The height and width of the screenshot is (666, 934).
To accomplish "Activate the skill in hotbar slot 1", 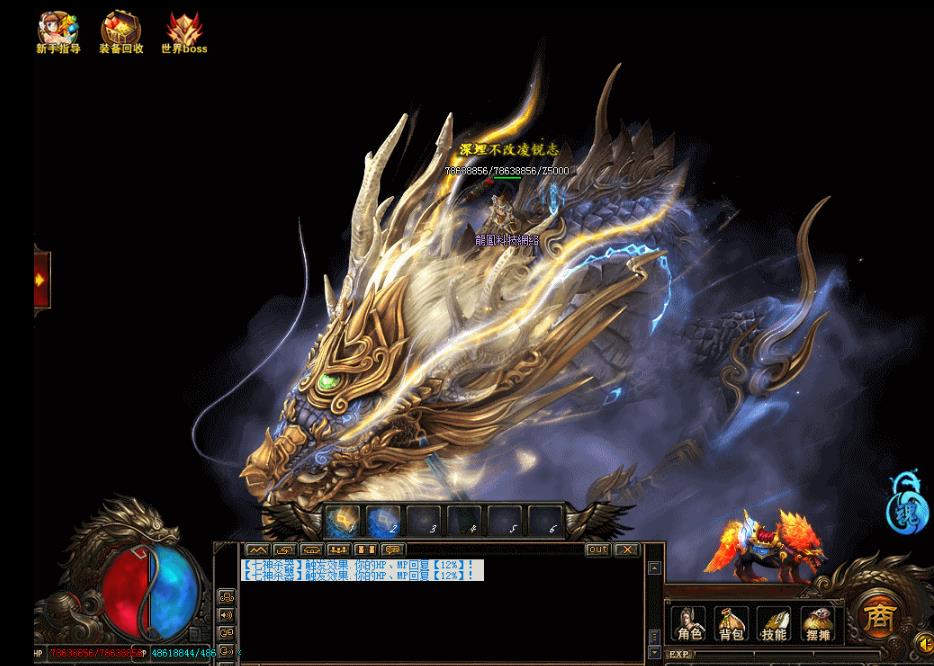I will (x=342, y=521).
